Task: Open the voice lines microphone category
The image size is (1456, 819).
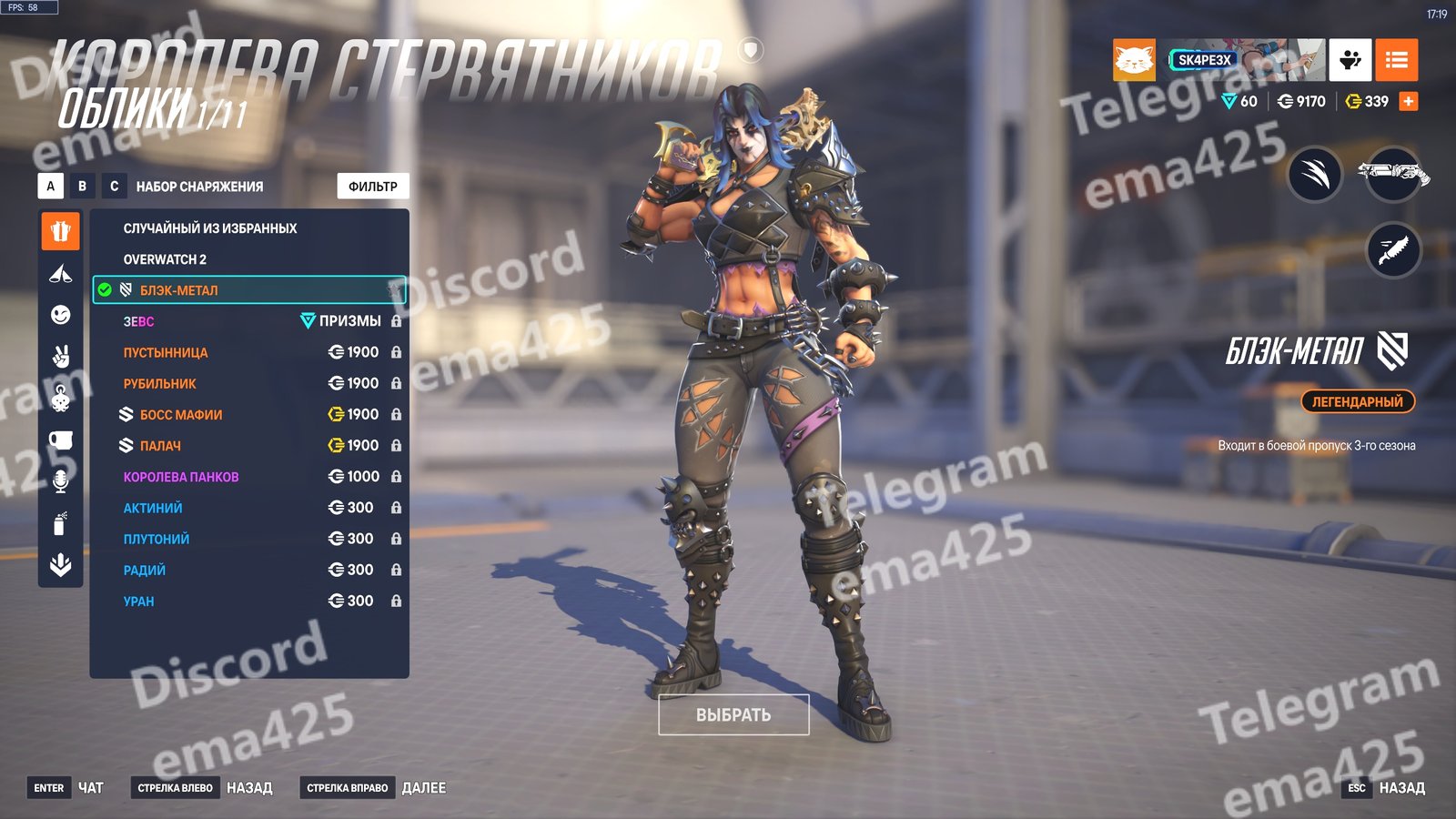Action: pos(61,481)
